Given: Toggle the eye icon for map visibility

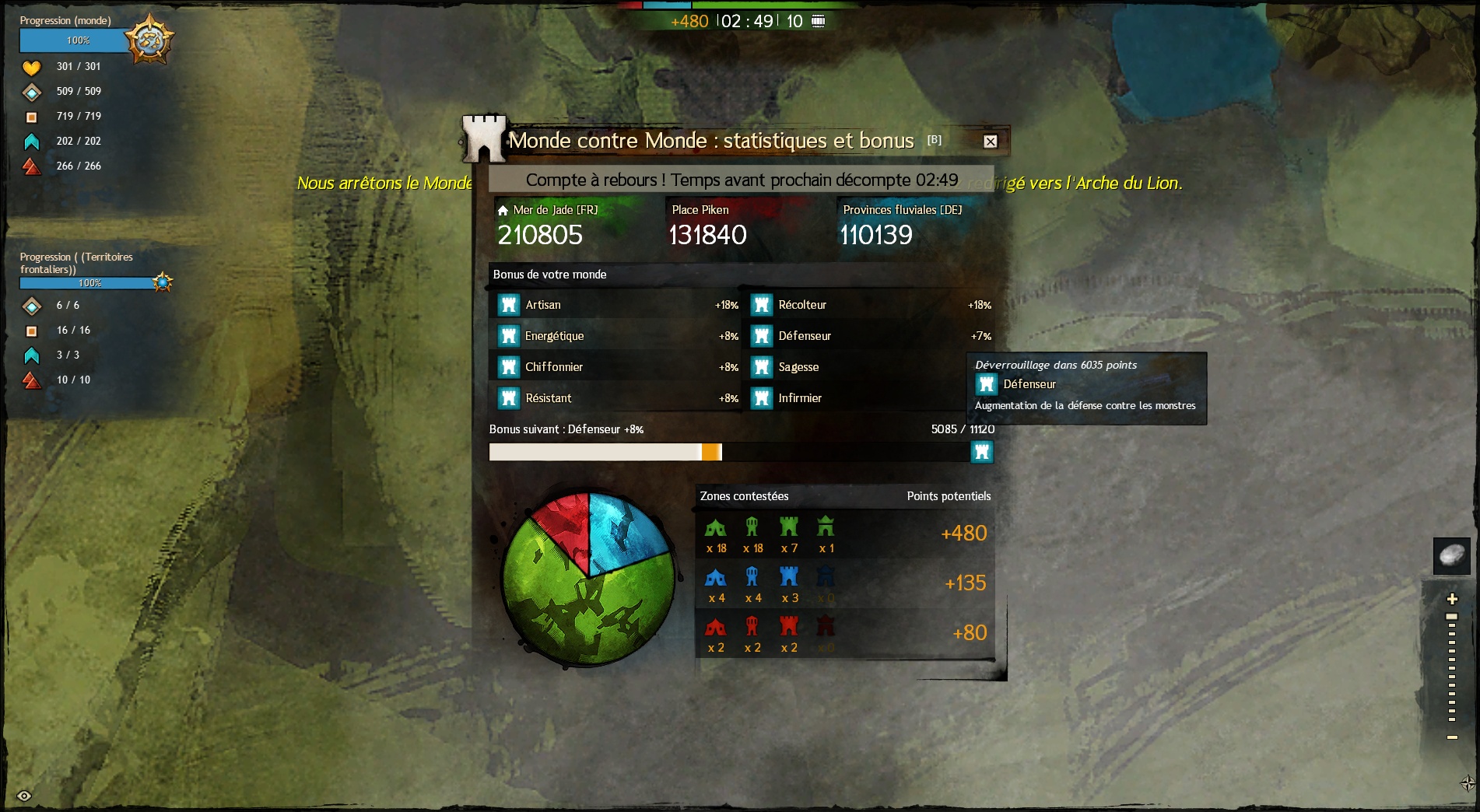Looking at the screenshot, I should (x=24, y=796).
